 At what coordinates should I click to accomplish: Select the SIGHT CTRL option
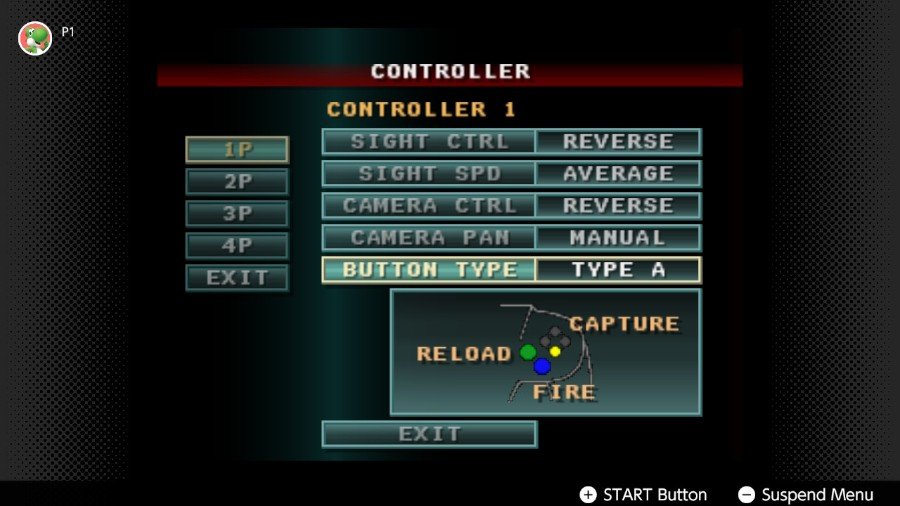click(x=429, y=142)
